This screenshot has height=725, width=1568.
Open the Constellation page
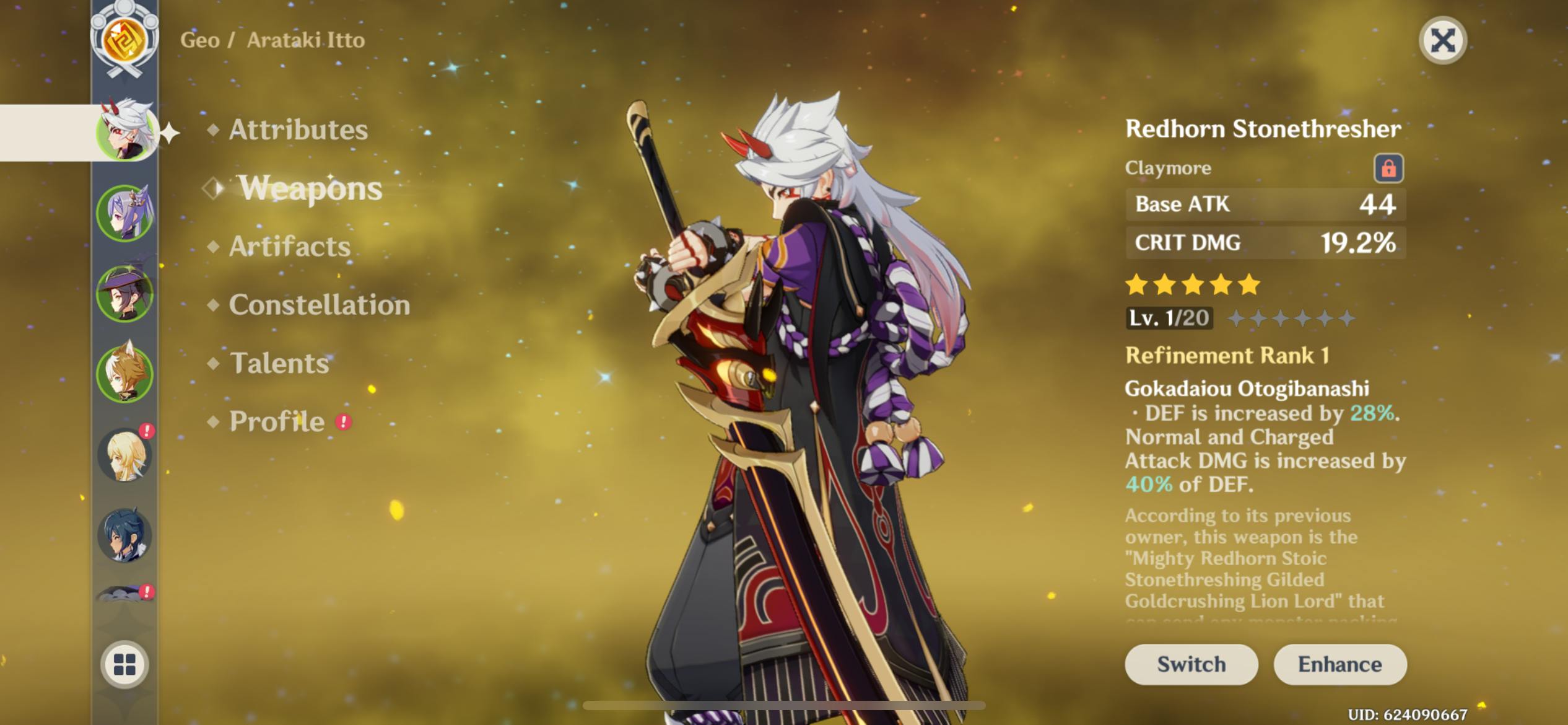(319, 305)
